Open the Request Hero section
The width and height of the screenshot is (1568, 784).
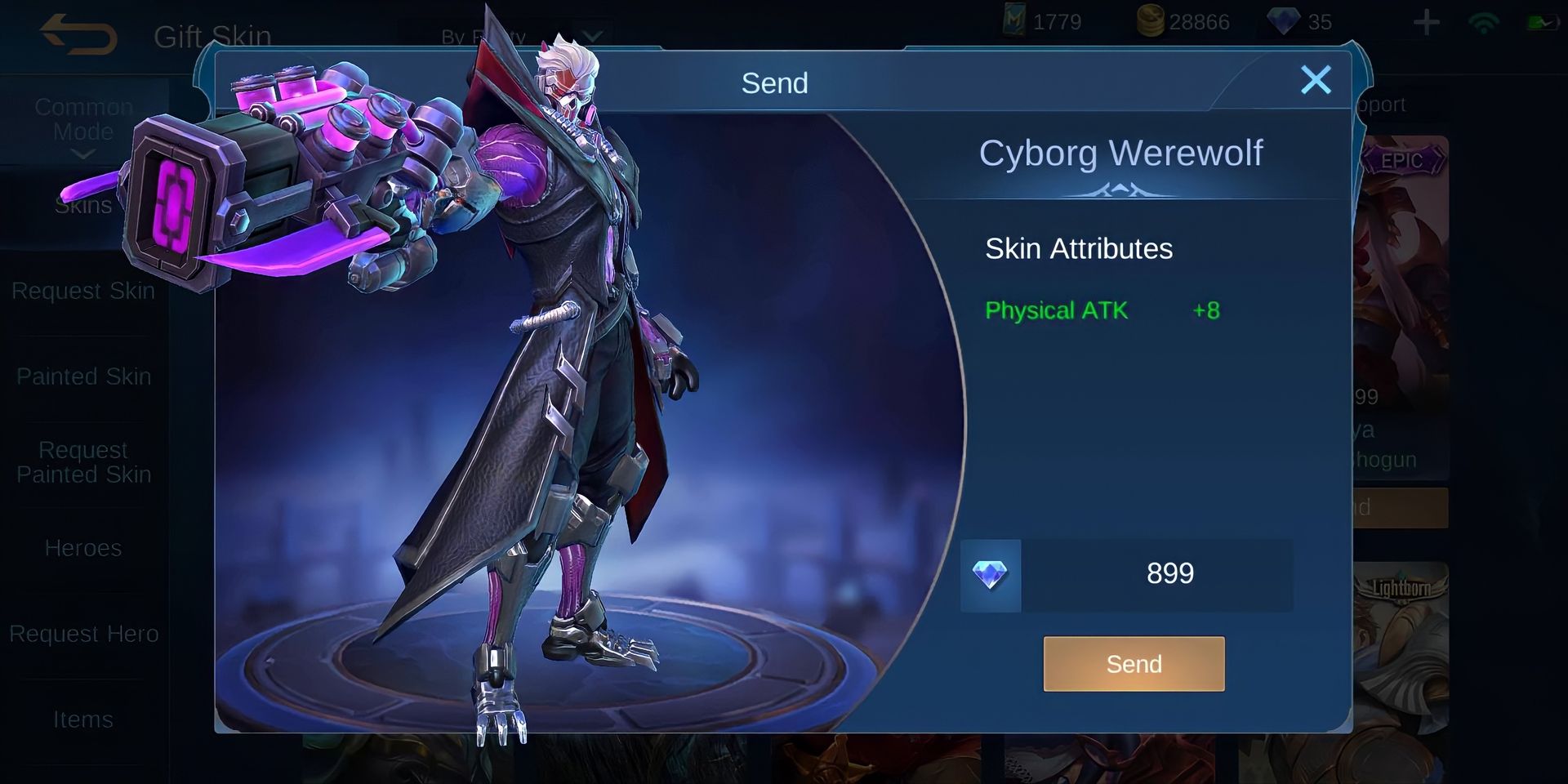tap(84, 633)
